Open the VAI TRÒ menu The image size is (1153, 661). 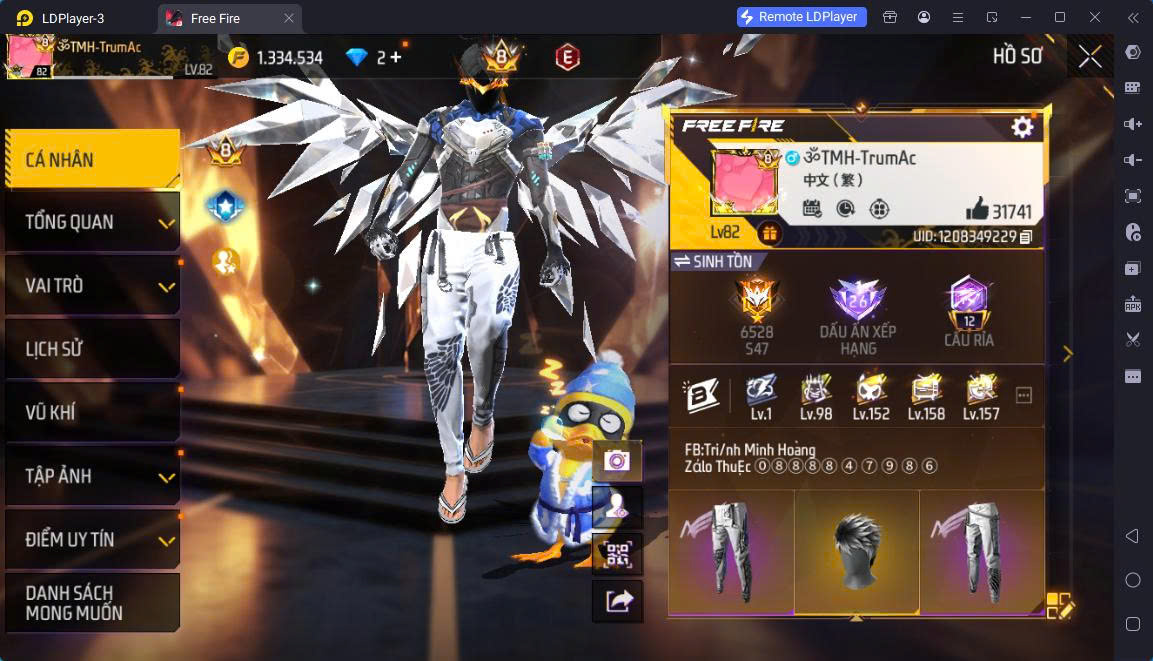point(92,286)
